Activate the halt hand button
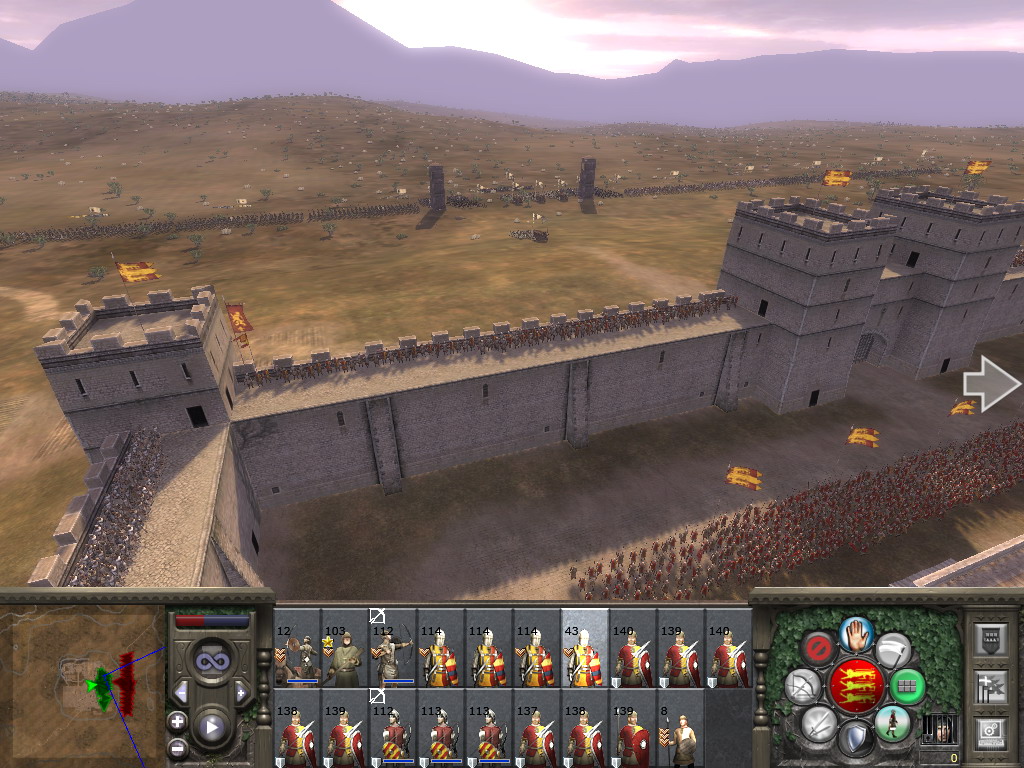Viewport: 1024px width, 768px height. tap(856, 632)
